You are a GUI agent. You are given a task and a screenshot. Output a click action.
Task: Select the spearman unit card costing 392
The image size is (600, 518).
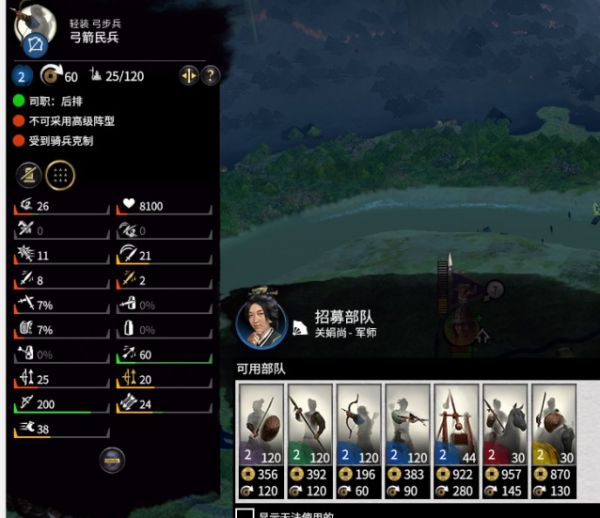click(310, 440)
